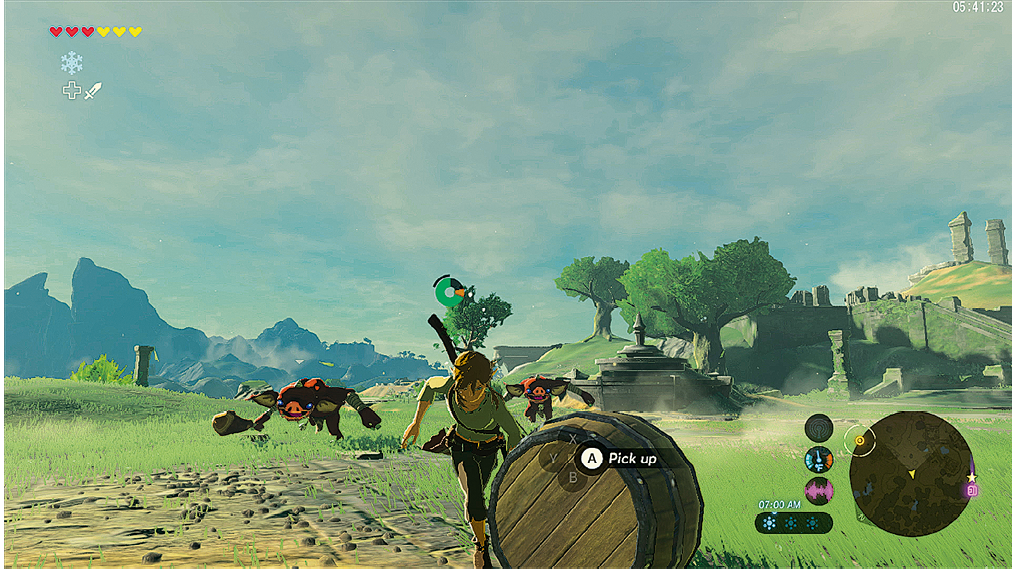Select the Cryonis snowflake rune icon
The image size is (1012, 577).
(x=71, y=63)
